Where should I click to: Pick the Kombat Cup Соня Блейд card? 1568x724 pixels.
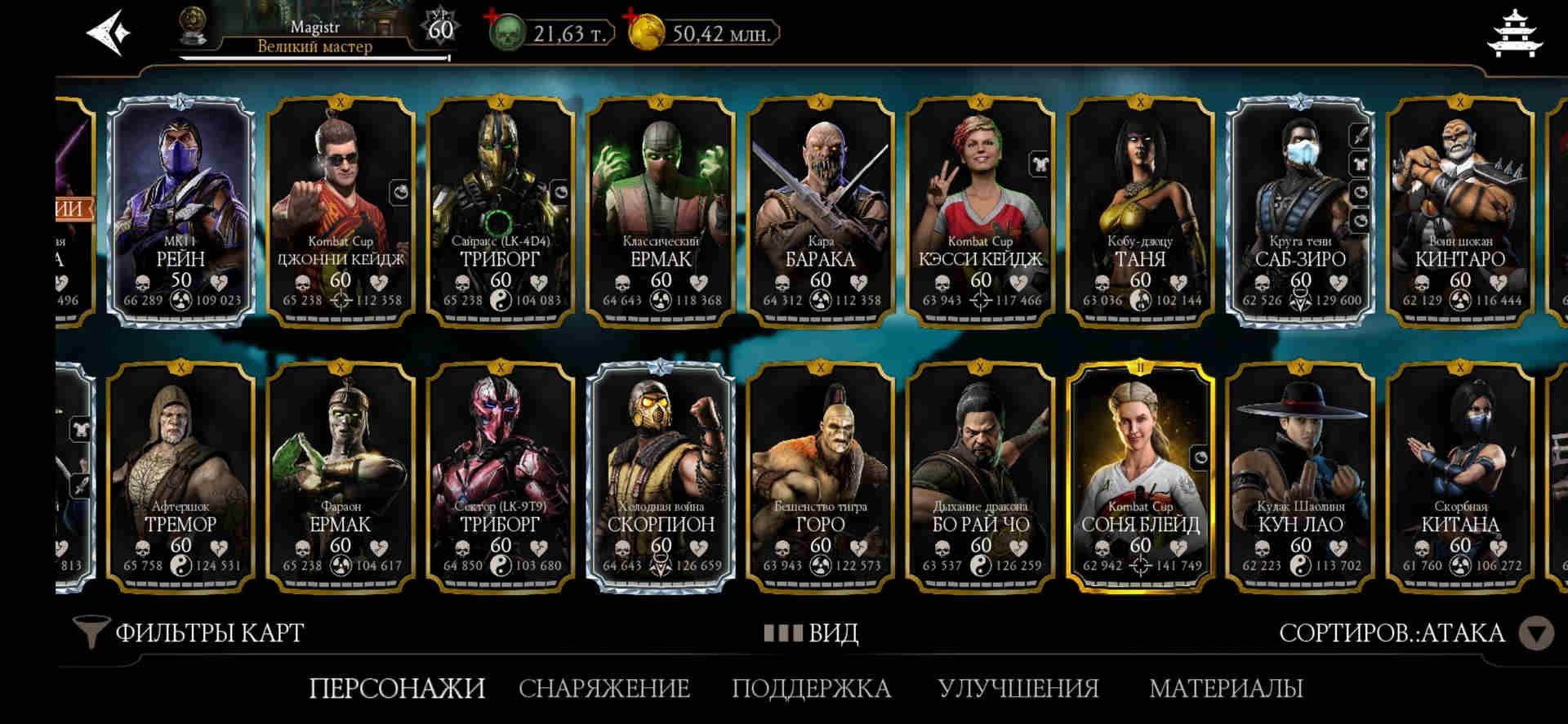[1140, 476]
